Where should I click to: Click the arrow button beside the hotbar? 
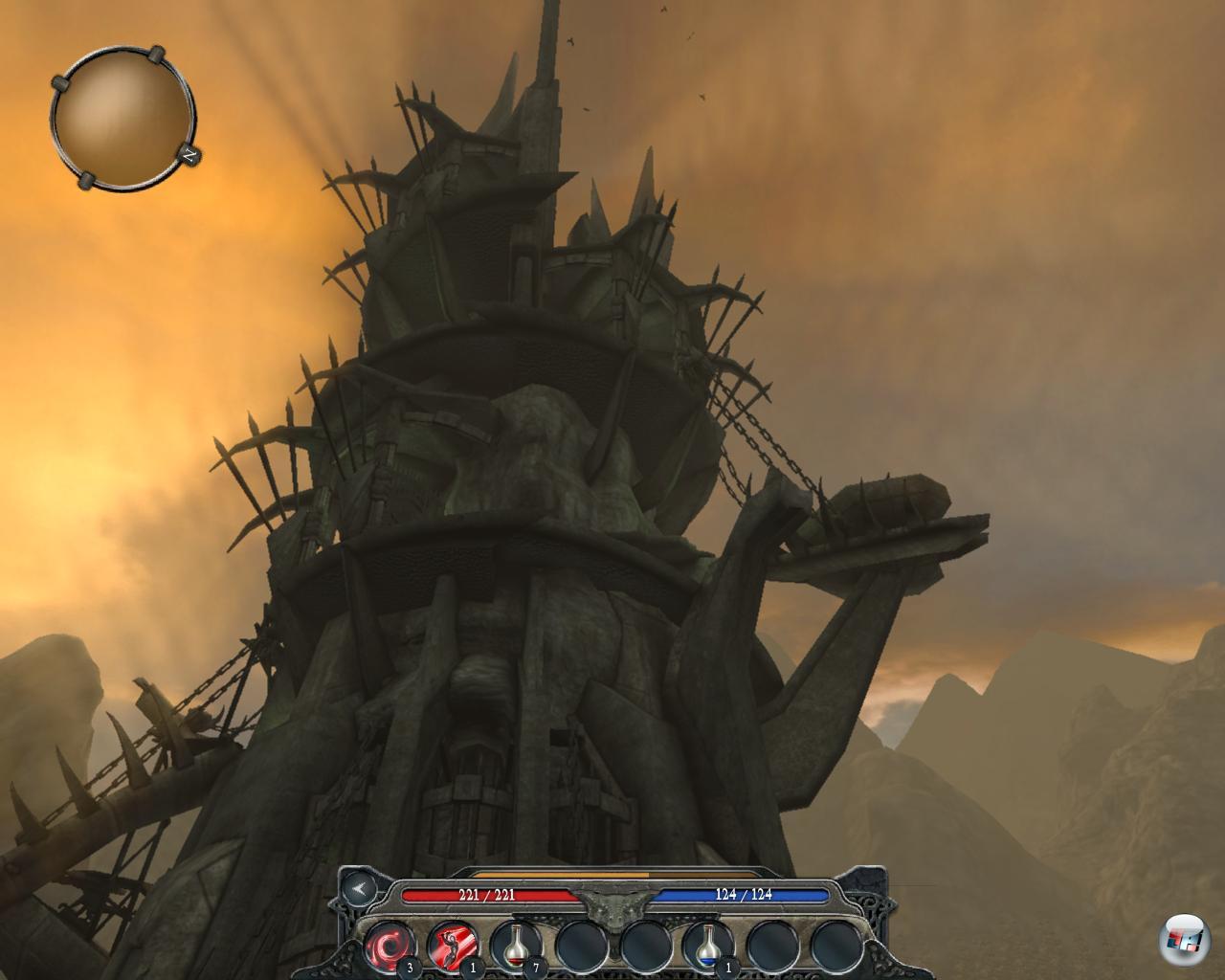point(359,889)
